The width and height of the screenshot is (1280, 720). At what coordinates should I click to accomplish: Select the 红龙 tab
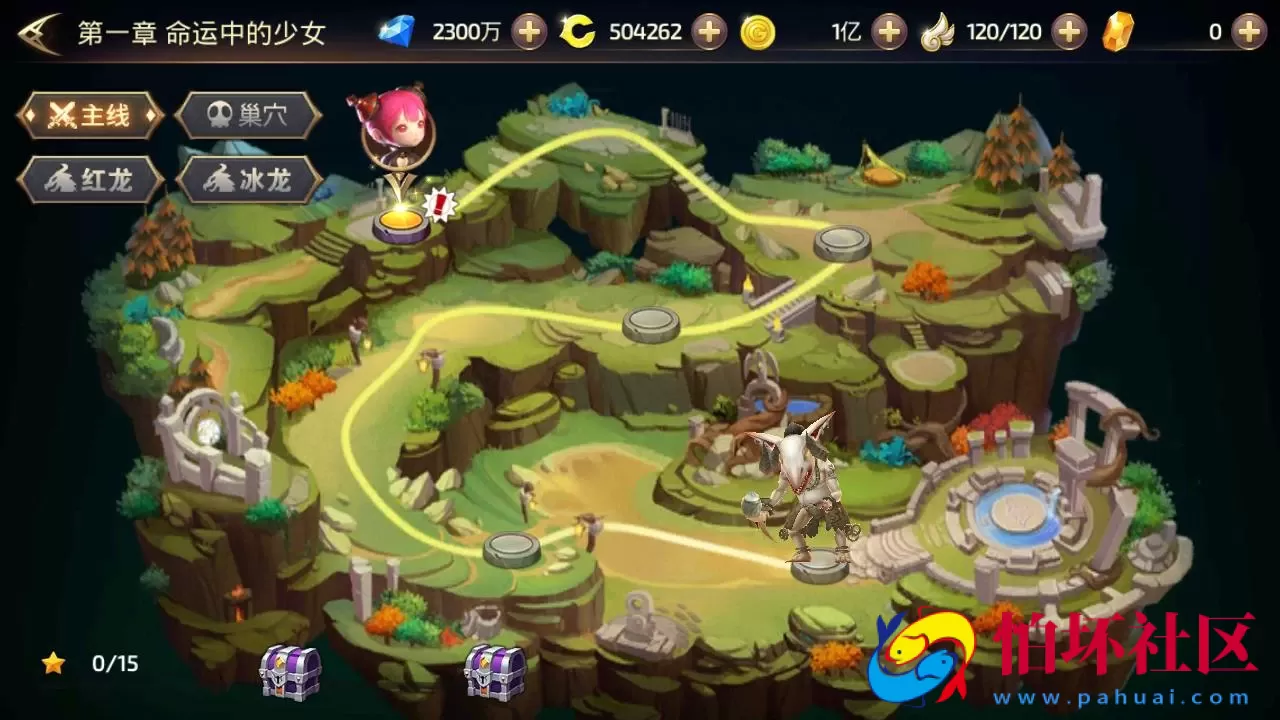click(90, 181)
